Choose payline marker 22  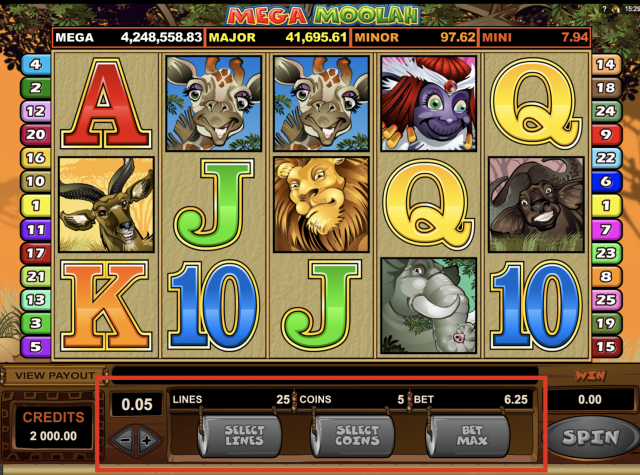[605, 158]
